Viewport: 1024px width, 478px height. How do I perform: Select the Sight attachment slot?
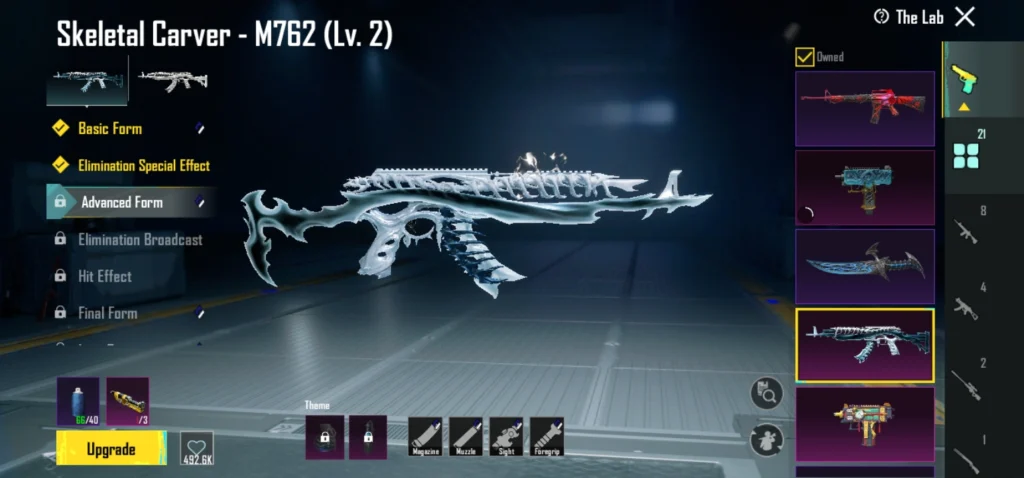pyautogui.click(x=506, y=437)
